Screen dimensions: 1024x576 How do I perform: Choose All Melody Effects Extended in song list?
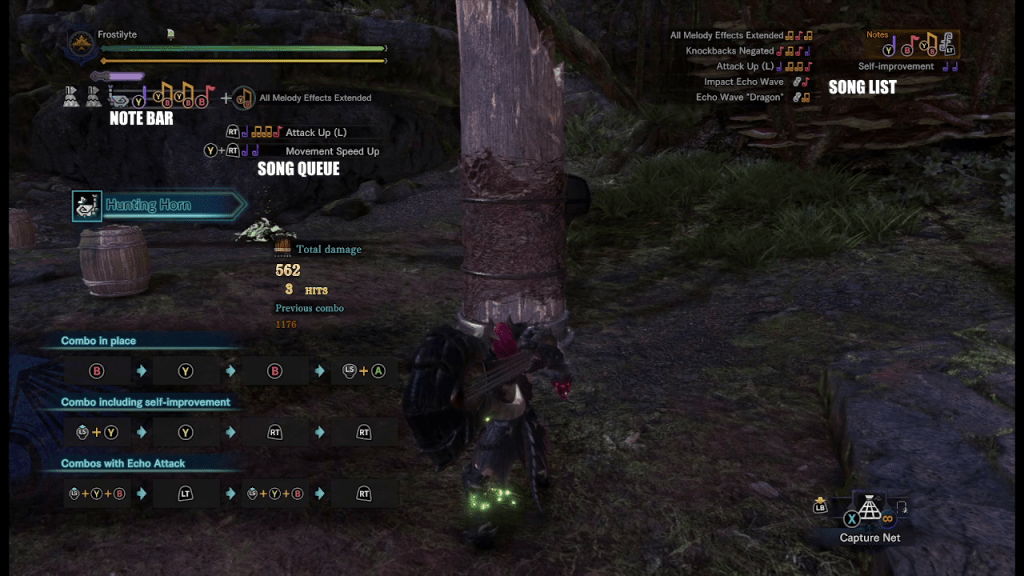[727, 36]
